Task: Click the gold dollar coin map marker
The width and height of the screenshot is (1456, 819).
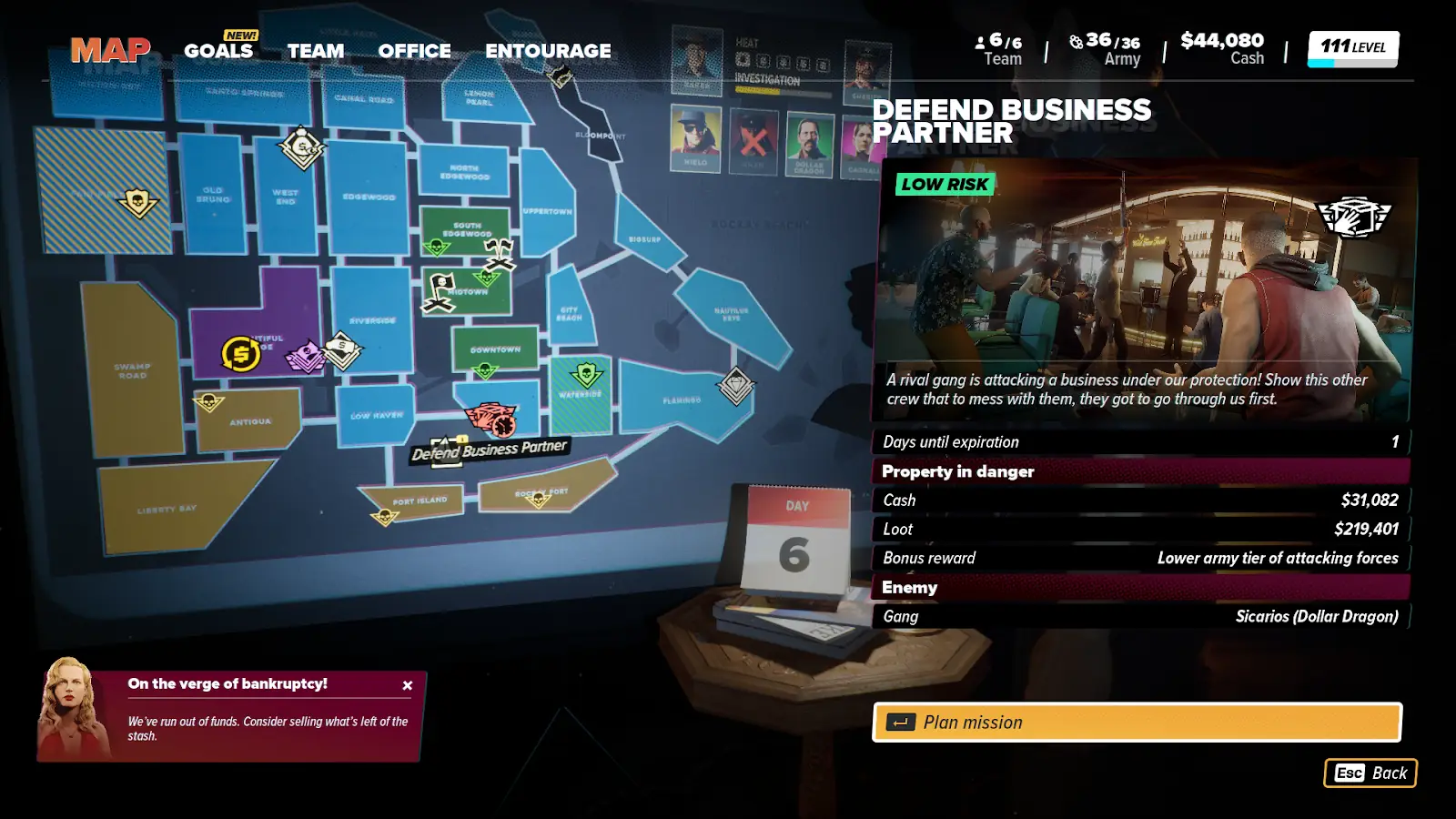Action: (x=241, y=354)
